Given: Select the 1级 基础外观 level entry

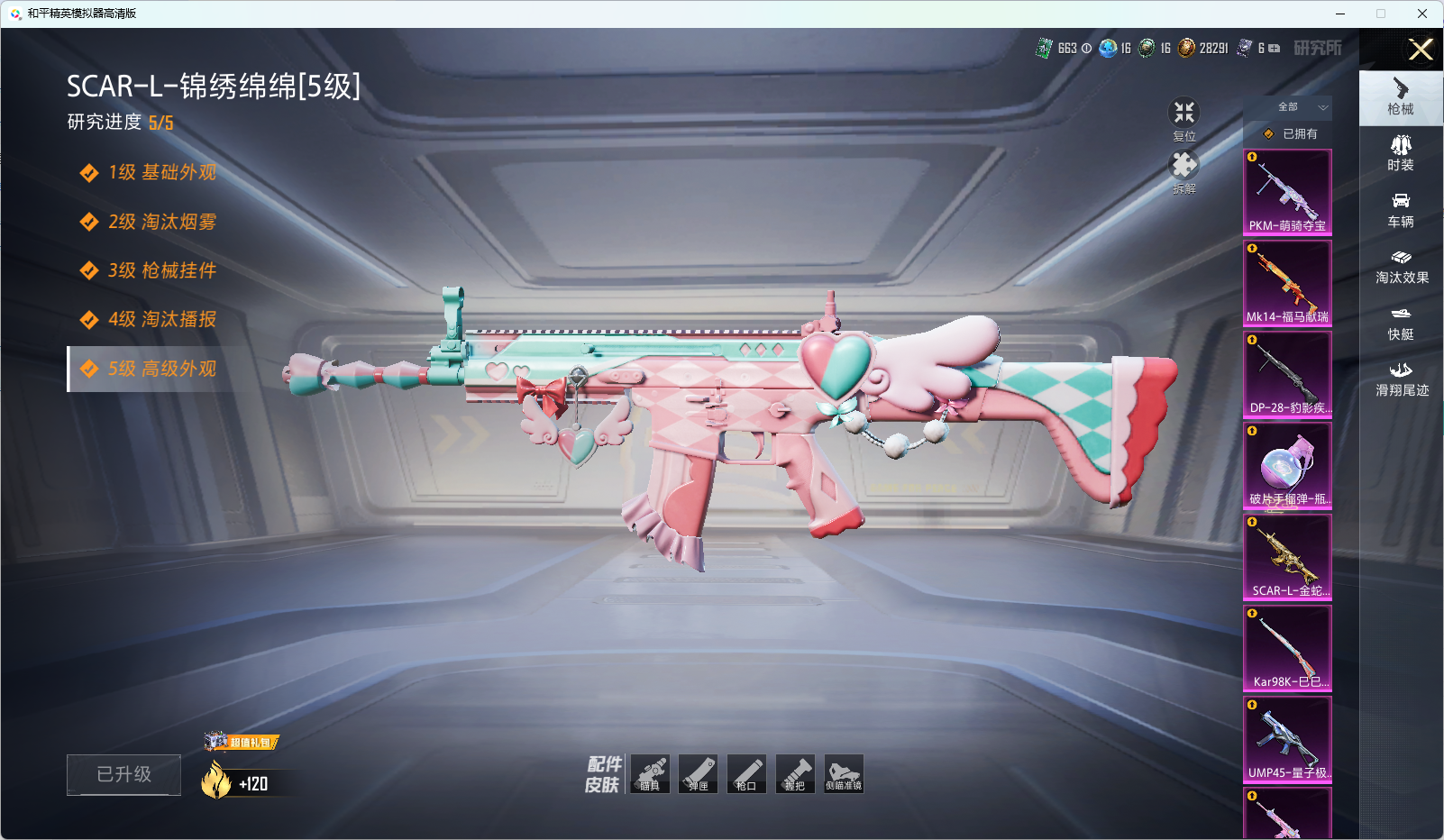Looking at the screenshot, I should click(x=162, y=172).
